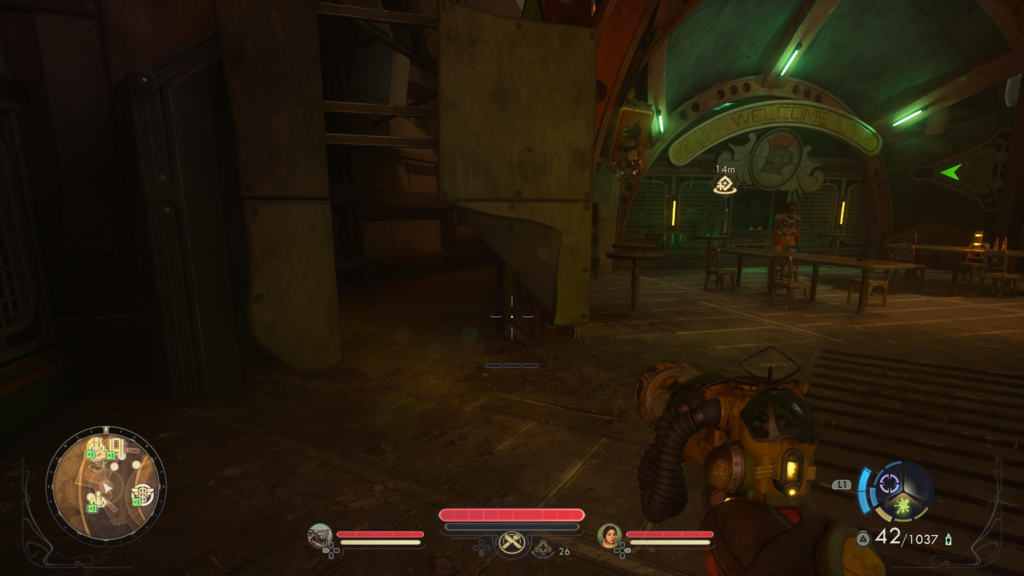Select the crossed melee tools icon

coord(512,542)
